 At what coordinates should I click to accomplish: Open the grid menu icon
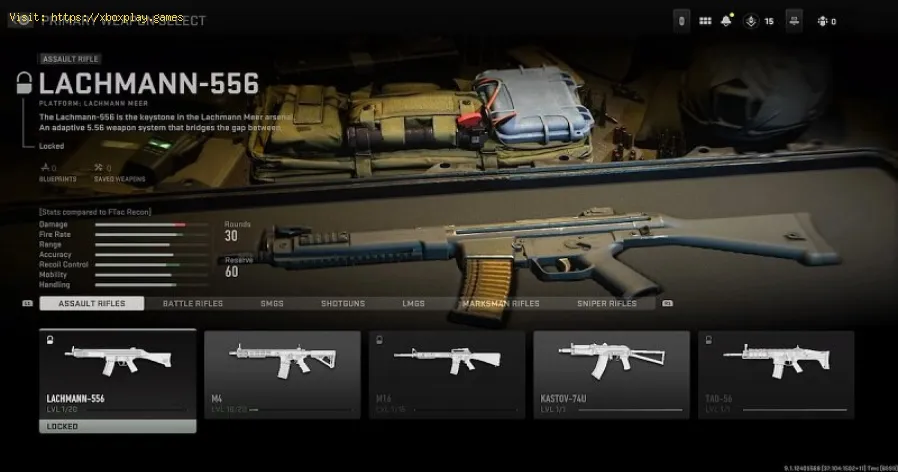pyautogui.click(x=705, y=21)
